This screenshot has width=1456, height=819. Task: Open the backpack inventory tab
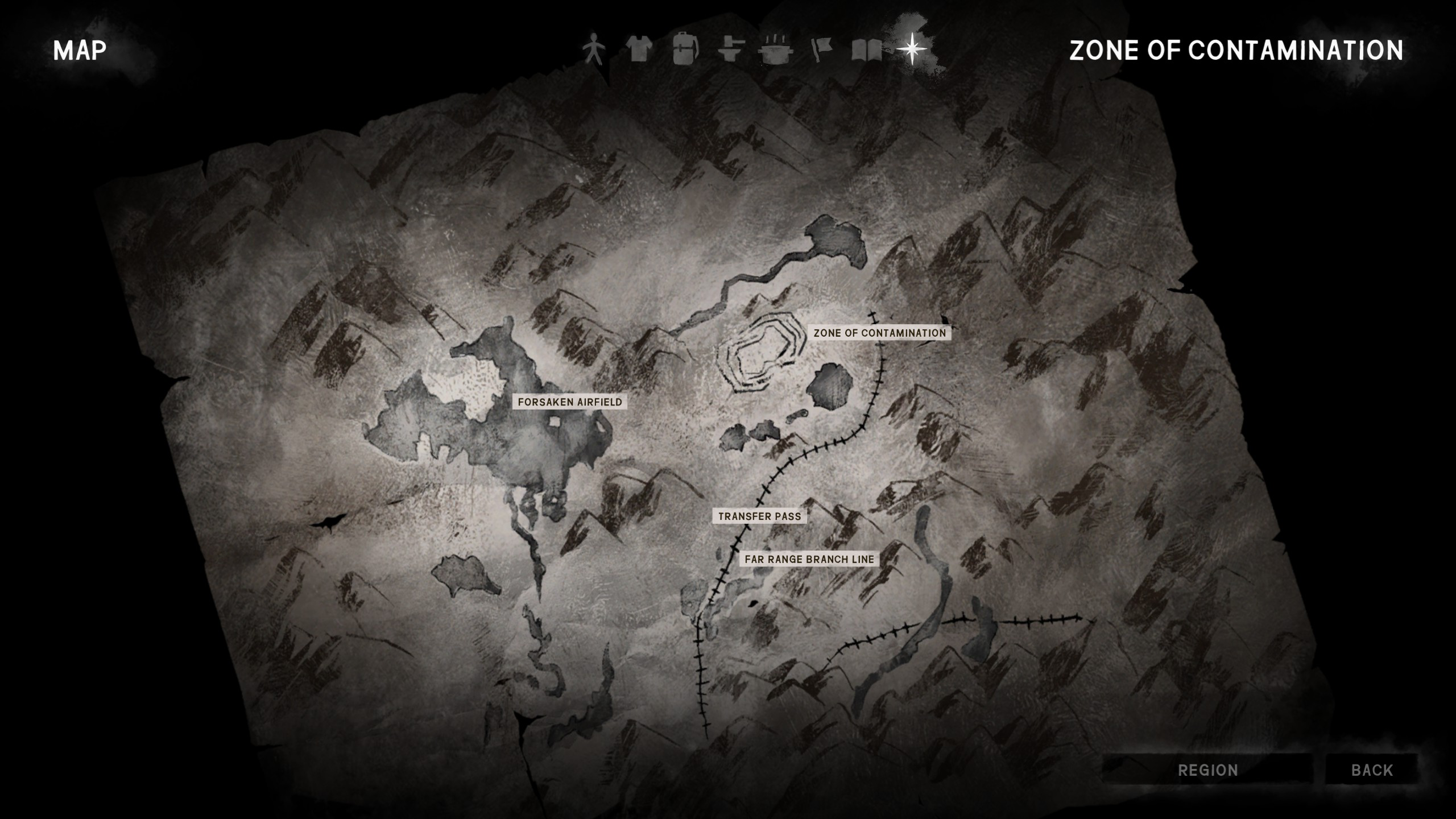pos(685,50)
